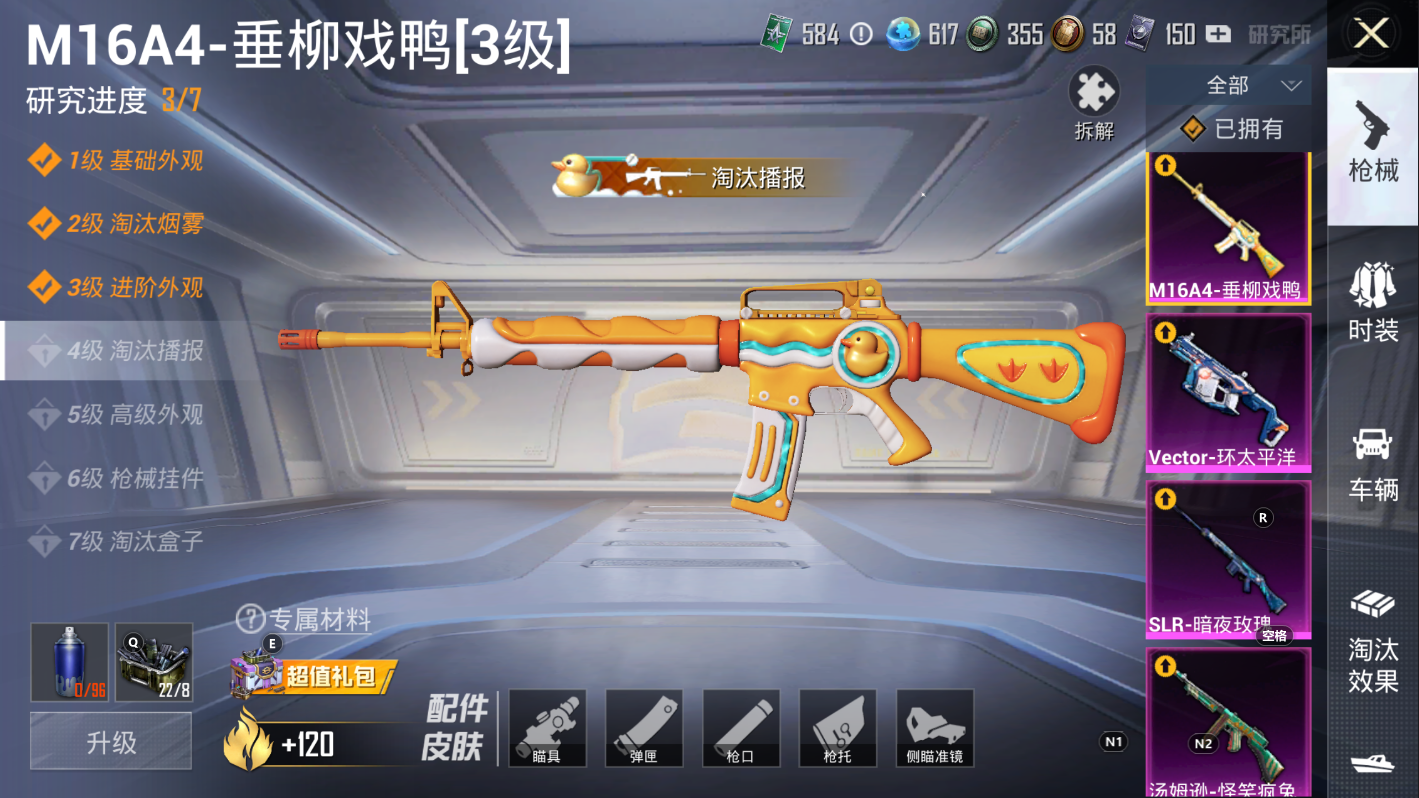
Task: Open the 超值礼包 value pack offer
Action: [x=313, y=676]
